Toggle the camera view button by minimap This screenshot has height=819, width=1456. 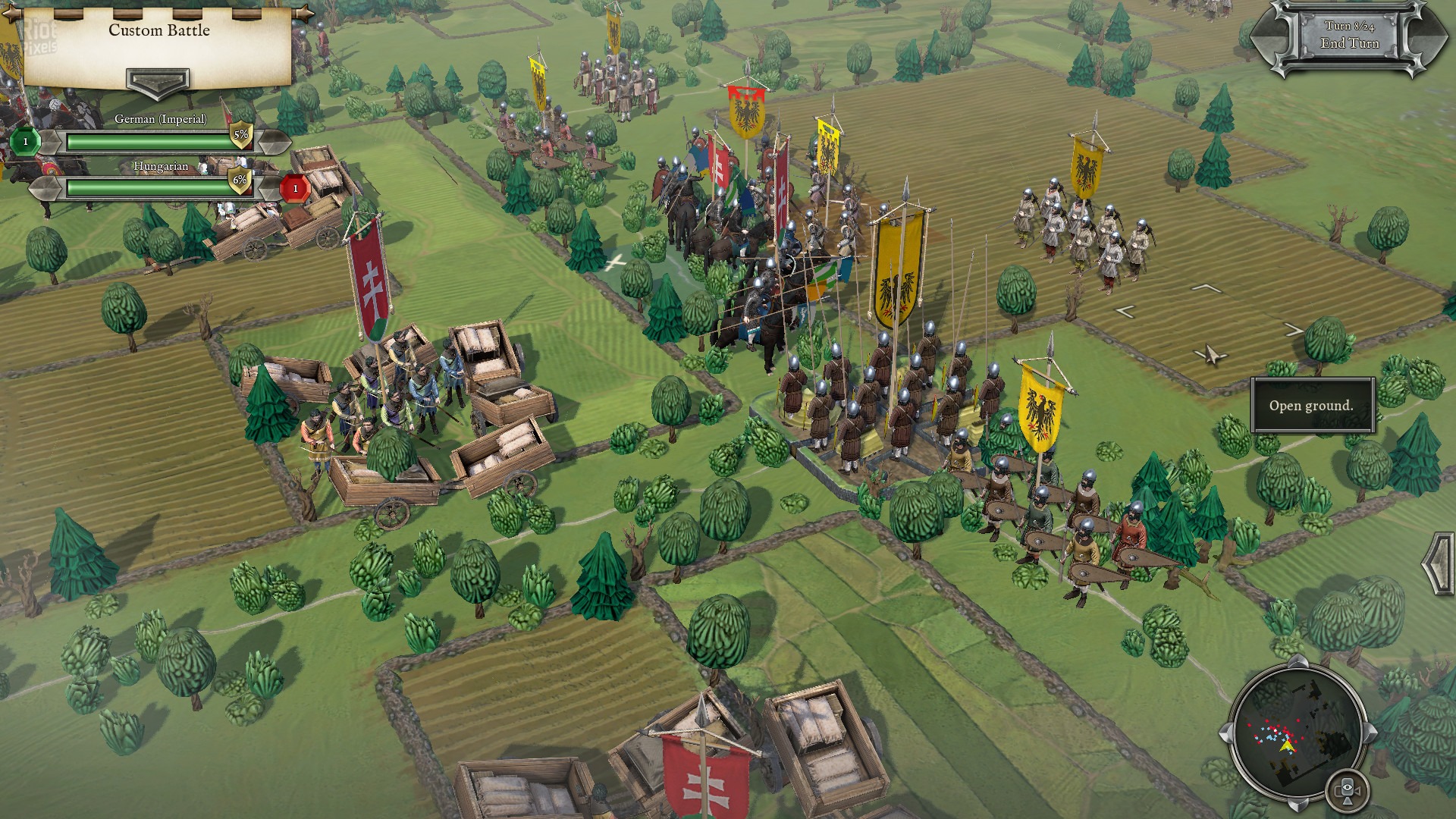click(1347, 790)
